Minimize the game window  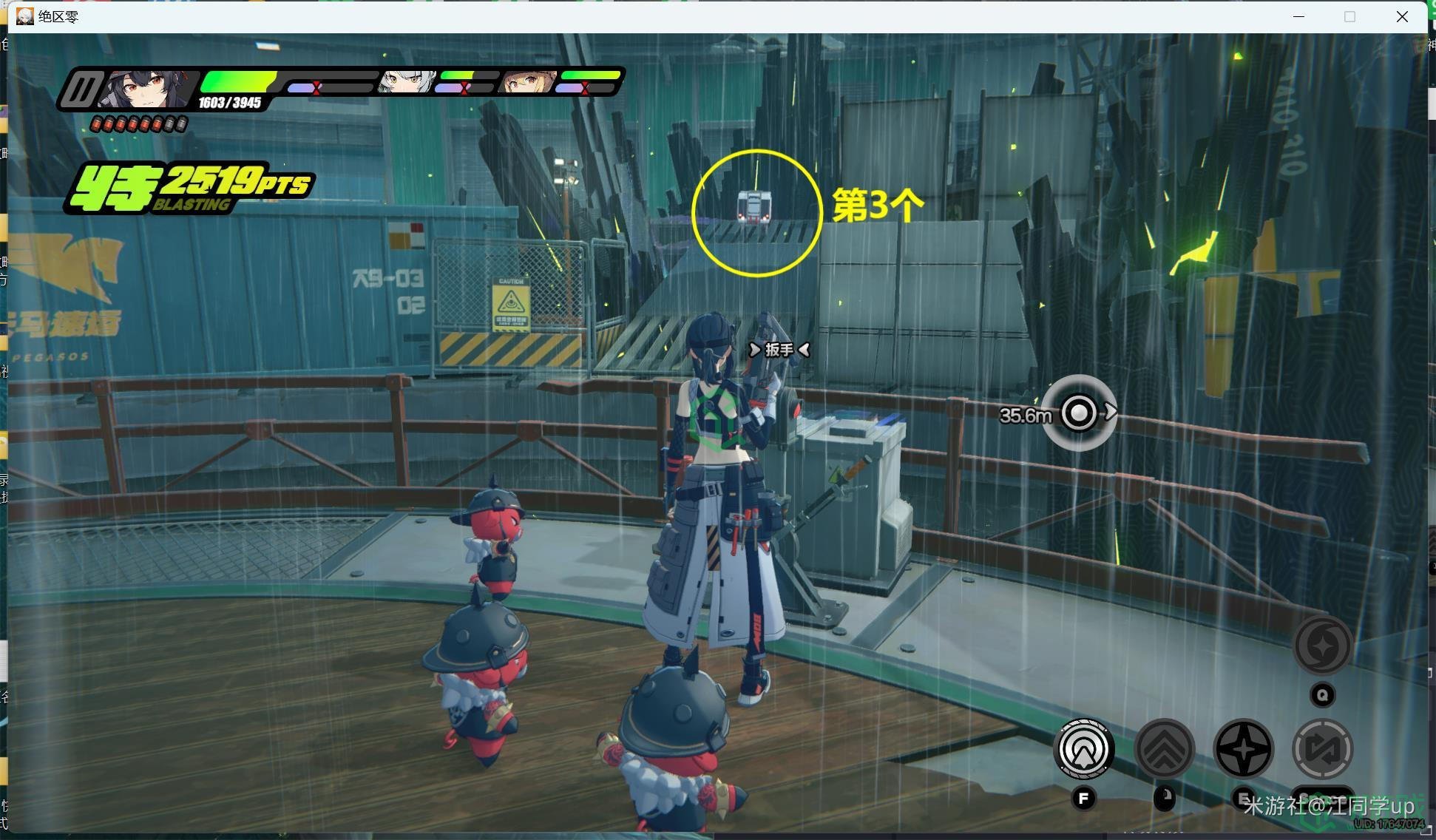[1298, 16]
